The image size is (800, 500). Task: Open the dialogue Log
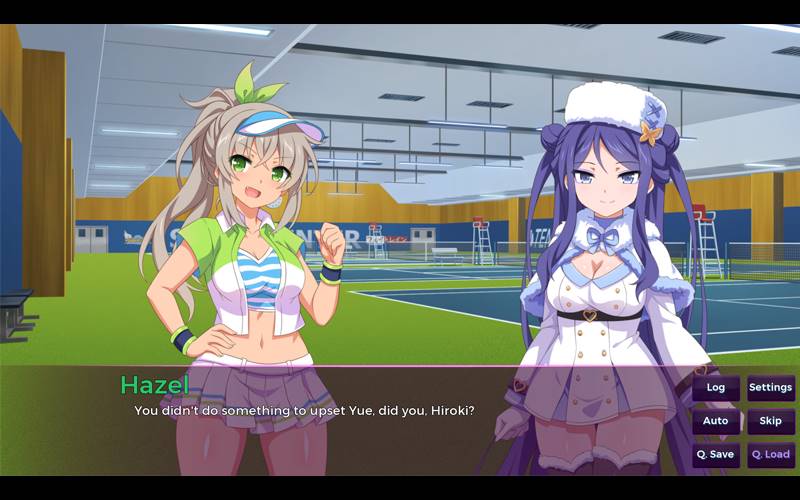click(715, 388)
